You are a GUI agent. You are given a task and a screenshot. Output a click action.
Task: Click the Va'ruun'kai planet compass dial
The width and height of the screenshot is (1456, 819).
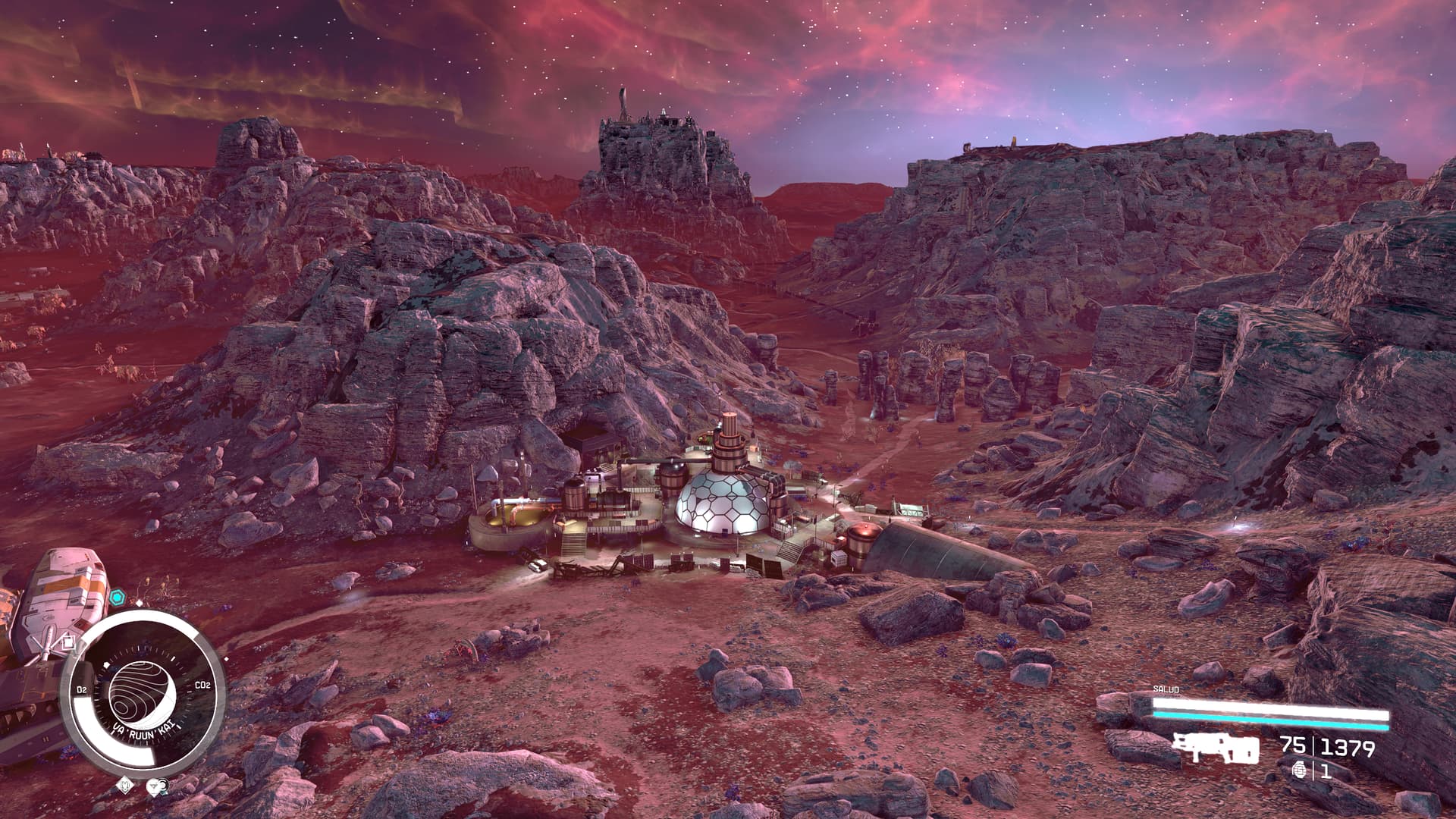pos(143,692)
